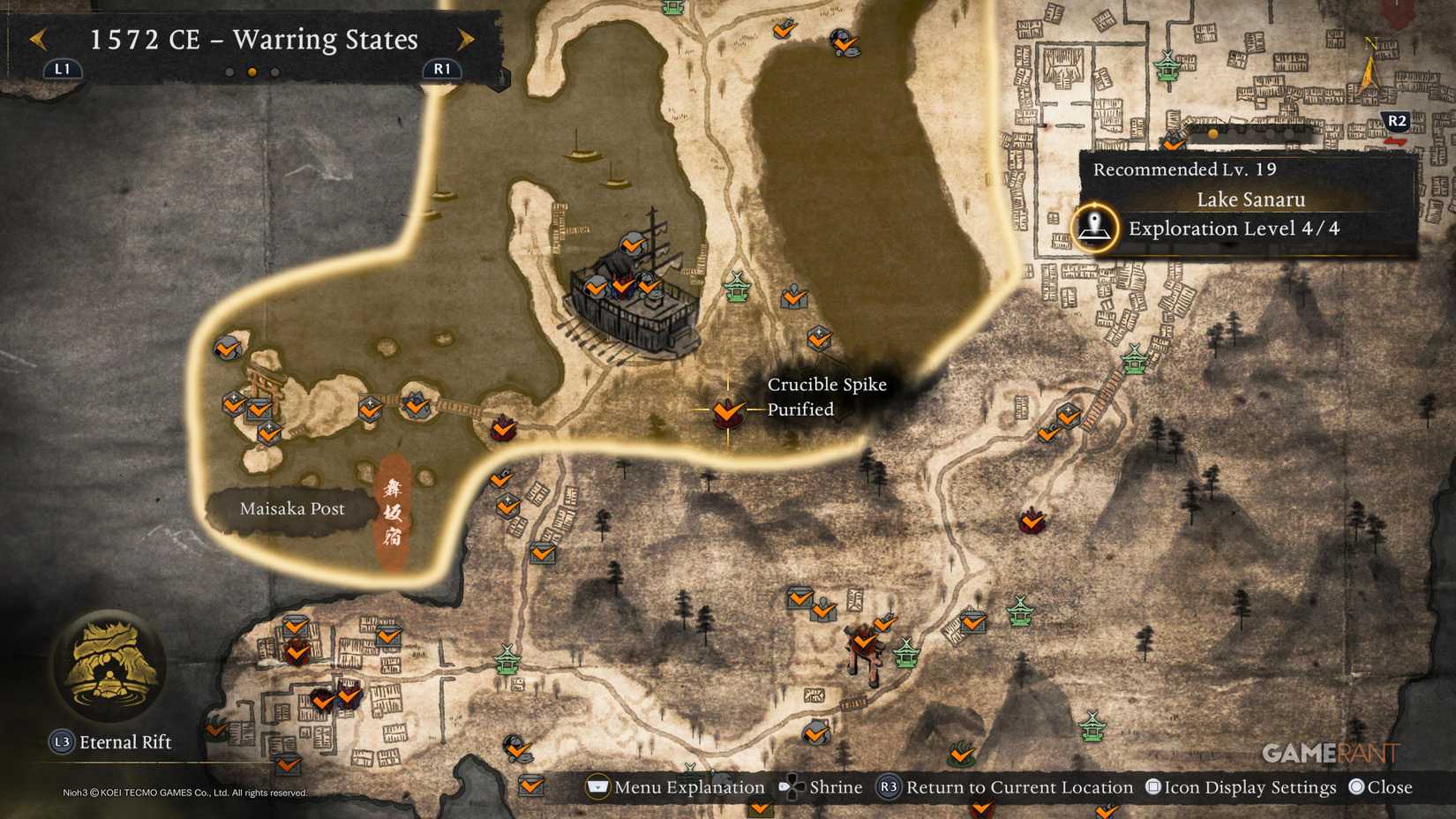The height and width of the screenshot is (819, 1456).
Task: Open Menu Explanation
Action: click(597, 787)
